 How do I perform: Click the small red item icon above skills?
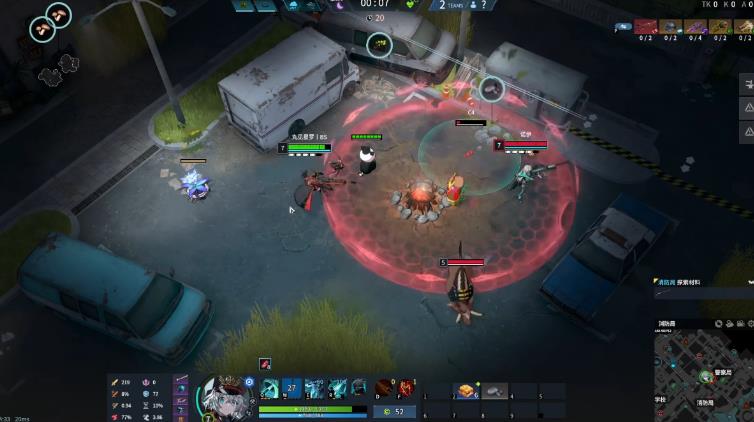[x=266, y=365]
